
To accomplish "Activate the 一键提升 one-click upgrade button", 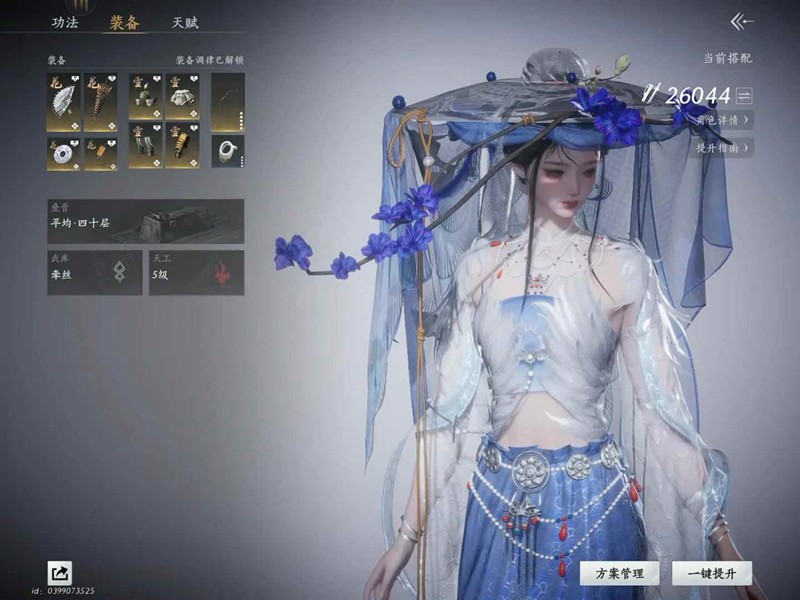I will point(711,573).
